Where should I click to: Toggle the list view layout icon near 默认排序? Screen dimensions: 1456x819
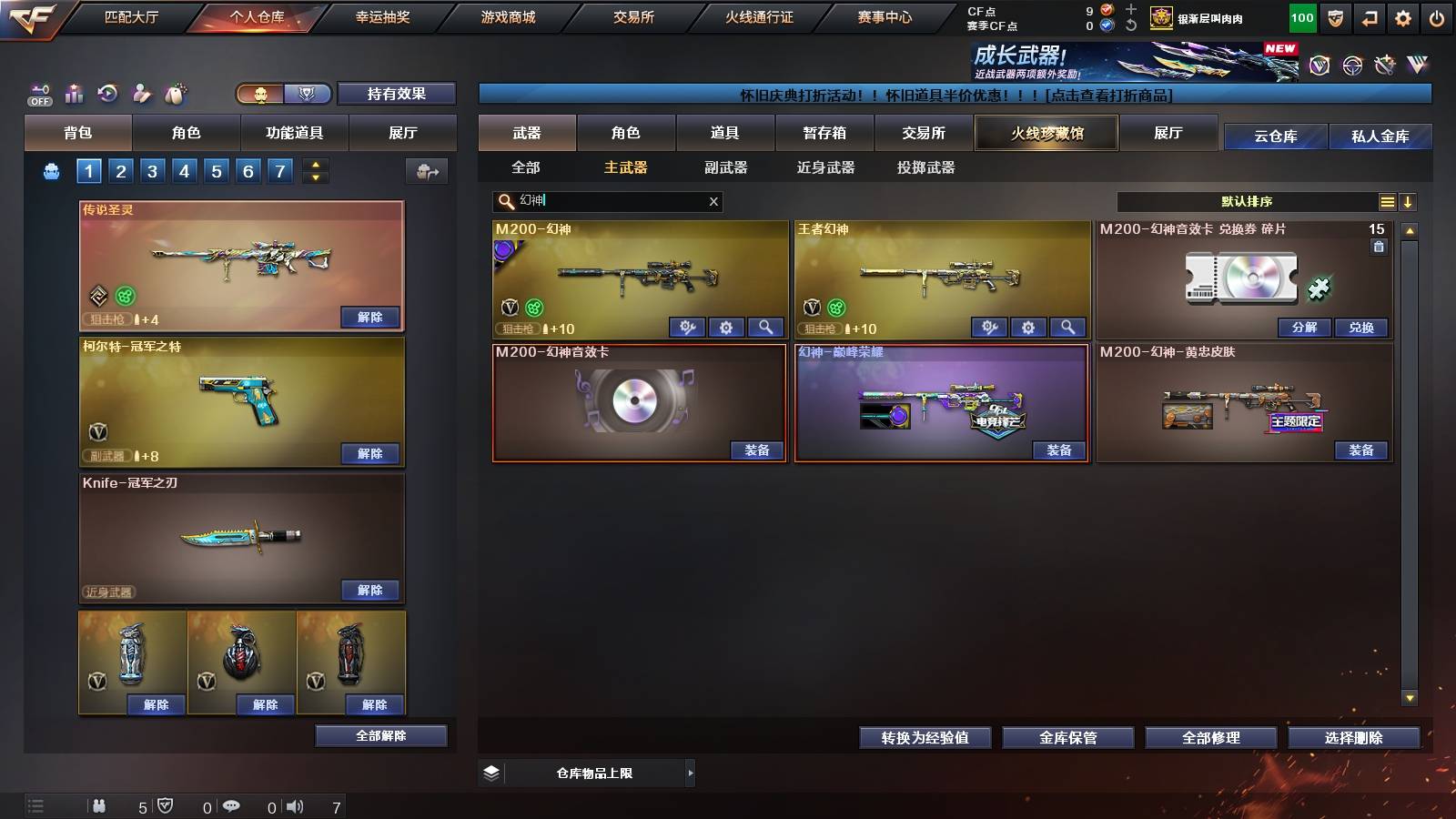pos(1388,201)
